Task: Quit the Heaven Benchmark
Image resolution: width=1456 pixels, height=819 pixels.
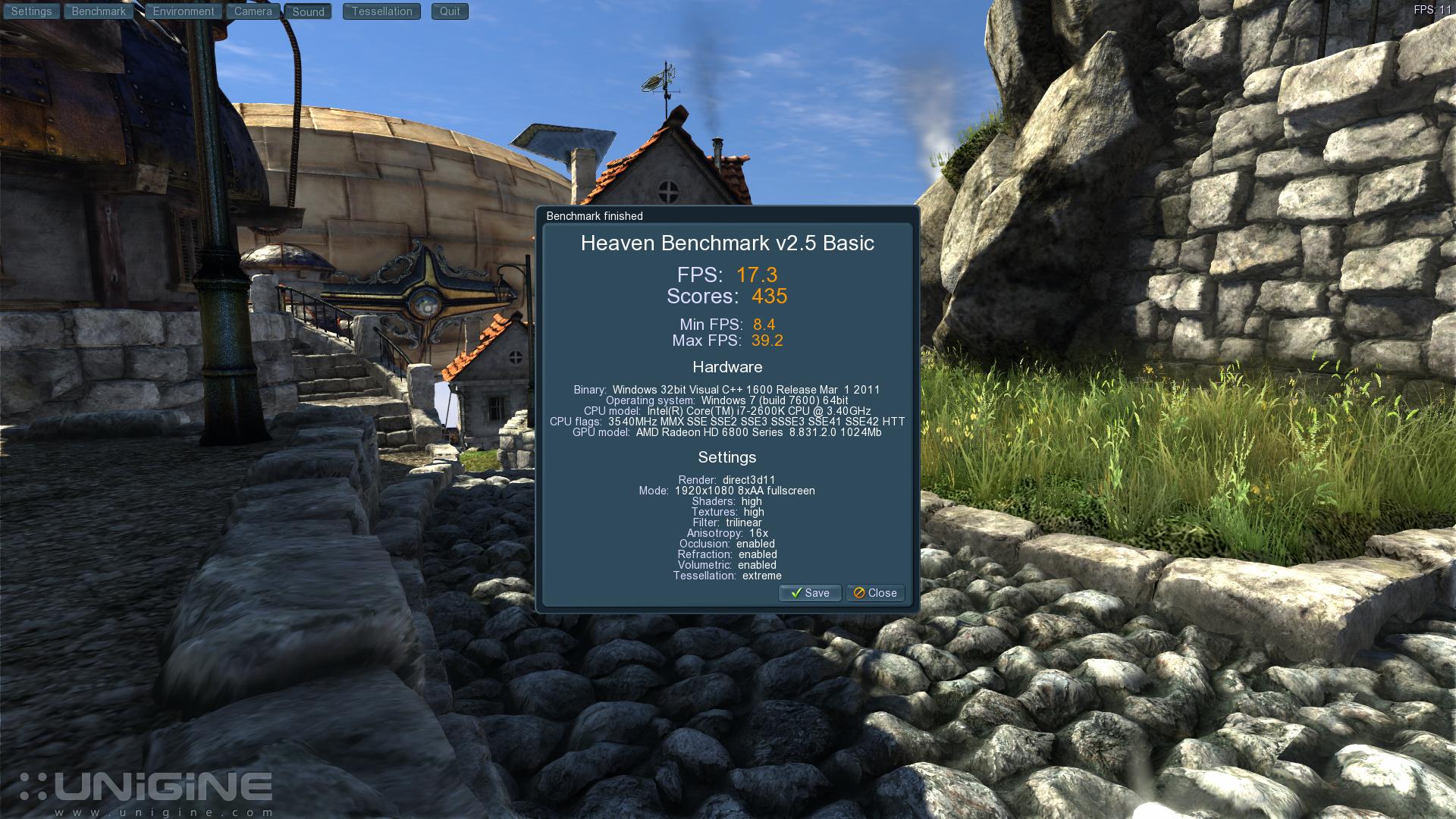Action: point(450,11)
